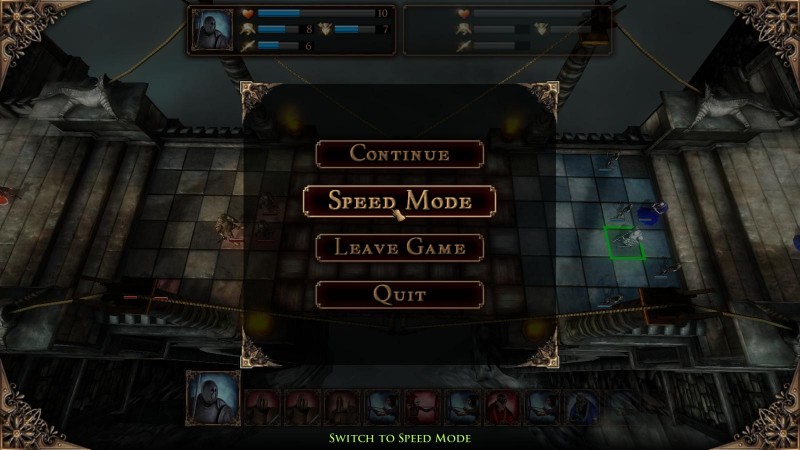Quit the game
Image resolution: width=800 pixels, height=450 pixels.
399,294
